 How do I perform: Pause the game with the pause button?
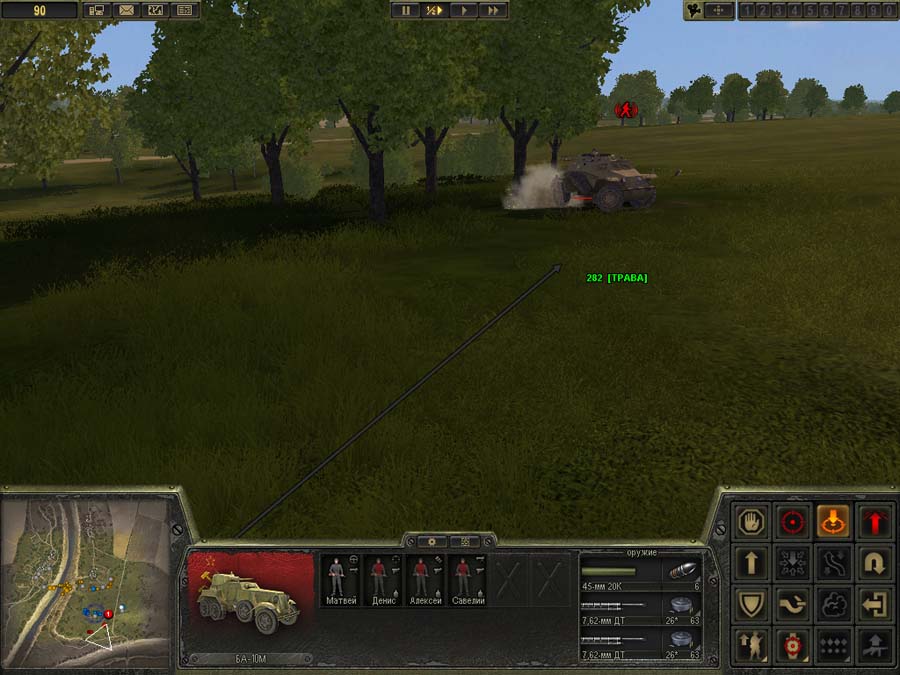tap(405, 10)
